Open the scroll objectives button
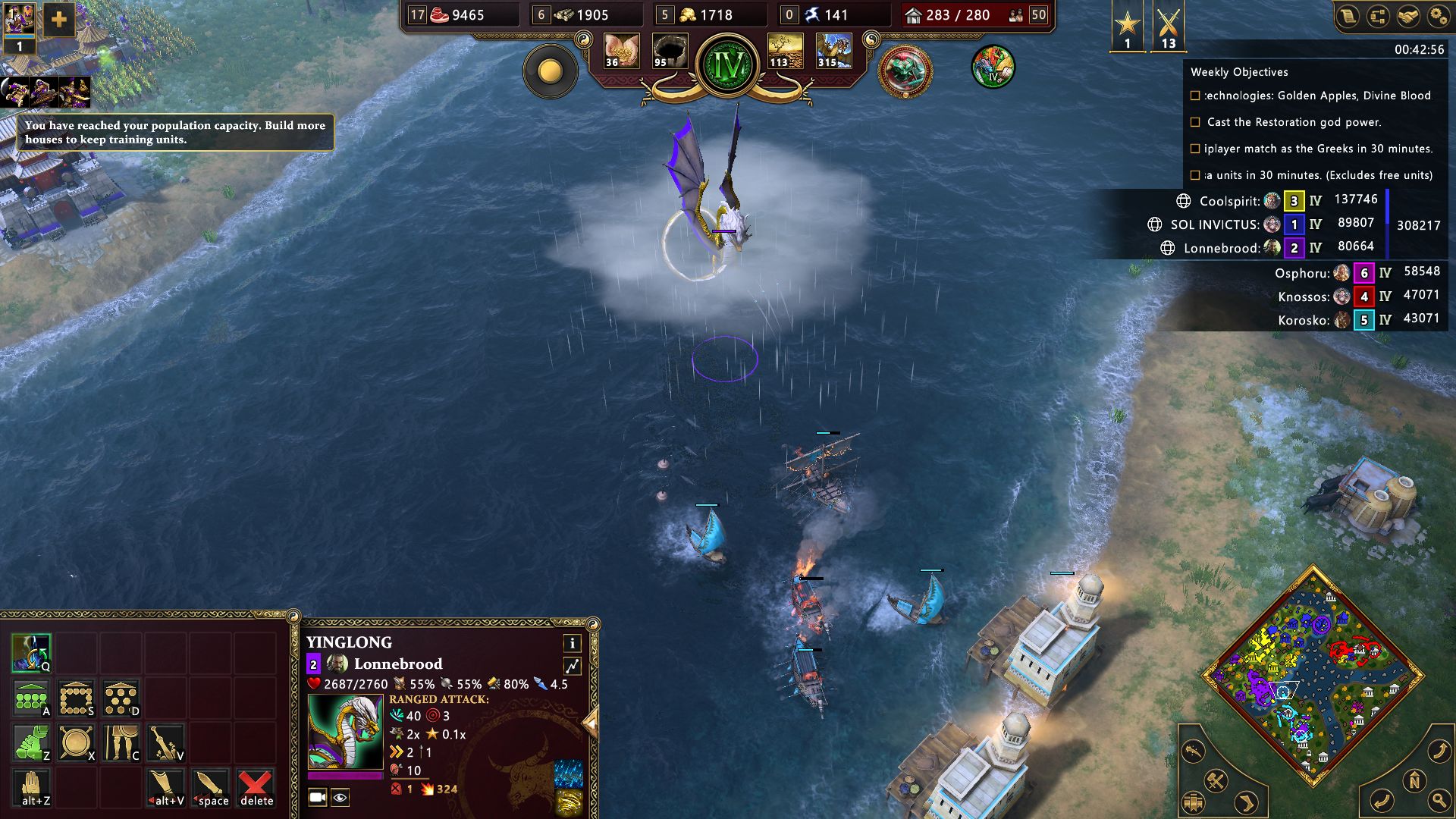The image size is (1456, 819). point(1348,16)
